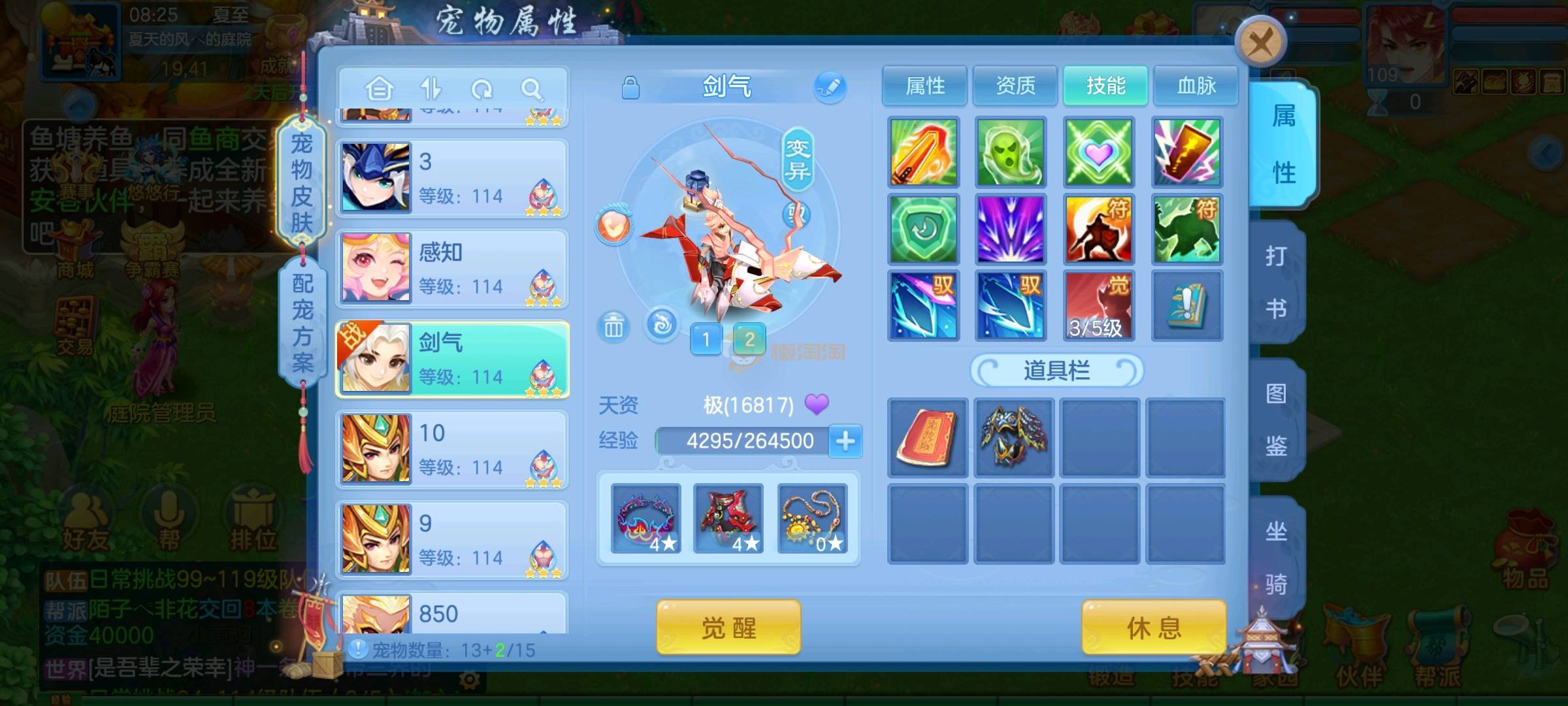This screenshot has height=706, width=1568.
Task: Open the 打书 side tab
Action: [x=1276, y=282]
